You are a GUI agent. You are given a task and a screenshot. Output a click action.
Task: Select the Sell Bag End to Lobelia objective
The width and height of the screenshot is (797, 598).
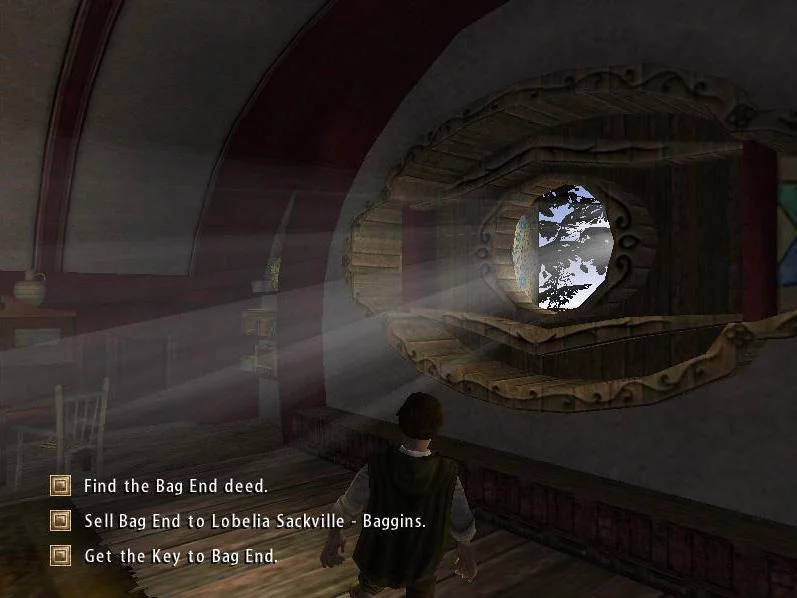point(254,521)
